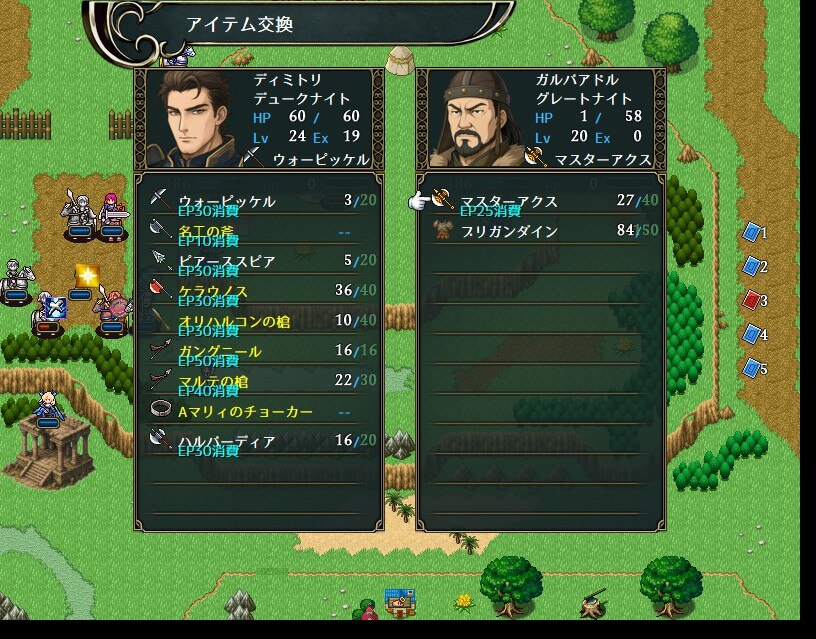Click the blue card marked 1
816x639 pixels.
pyautogui.click(x=753, y=233)
